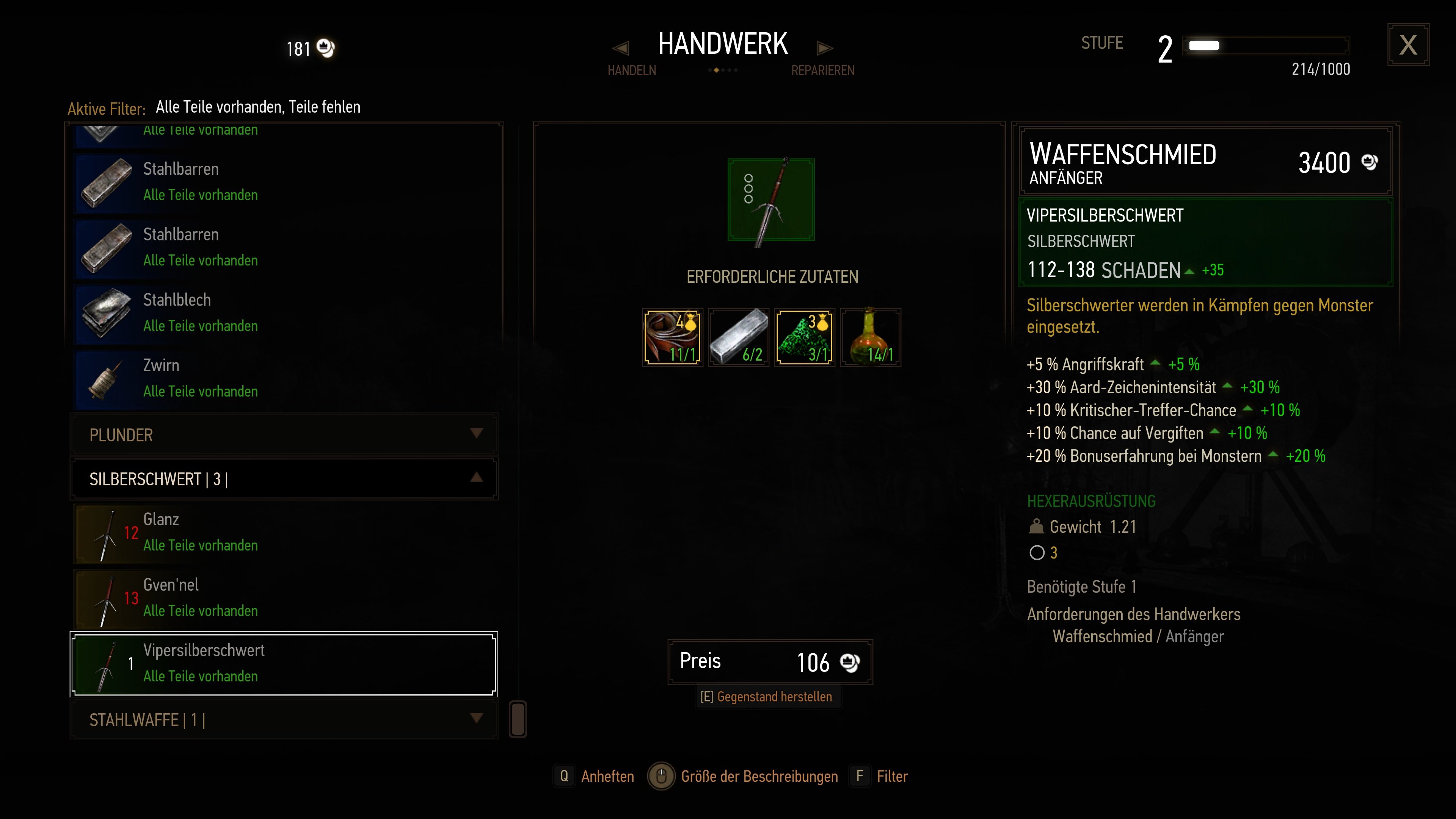Select the green powder ingredient (3/1)
Viewport: 1456px width, 819px height.
(804, 337)
